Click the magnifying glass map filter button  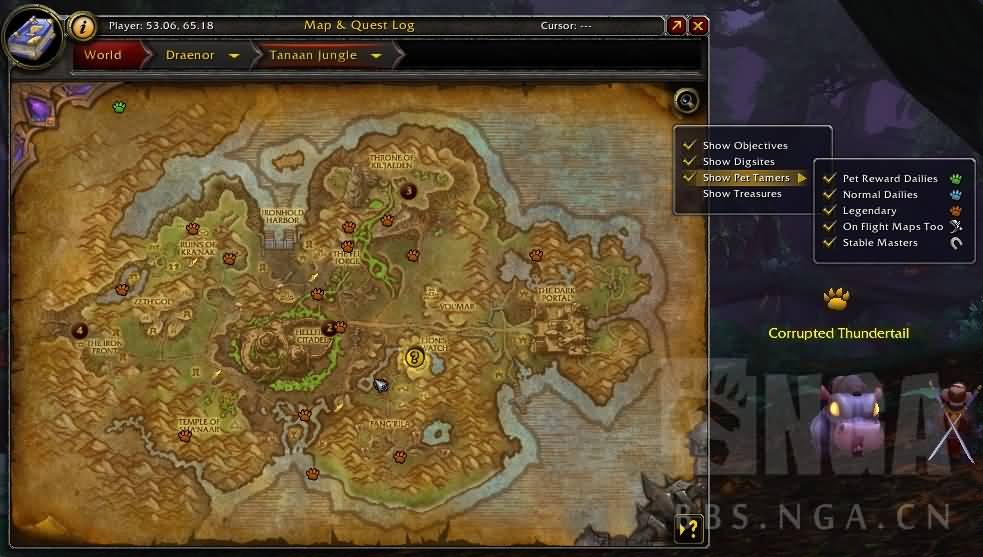[686, 100]
